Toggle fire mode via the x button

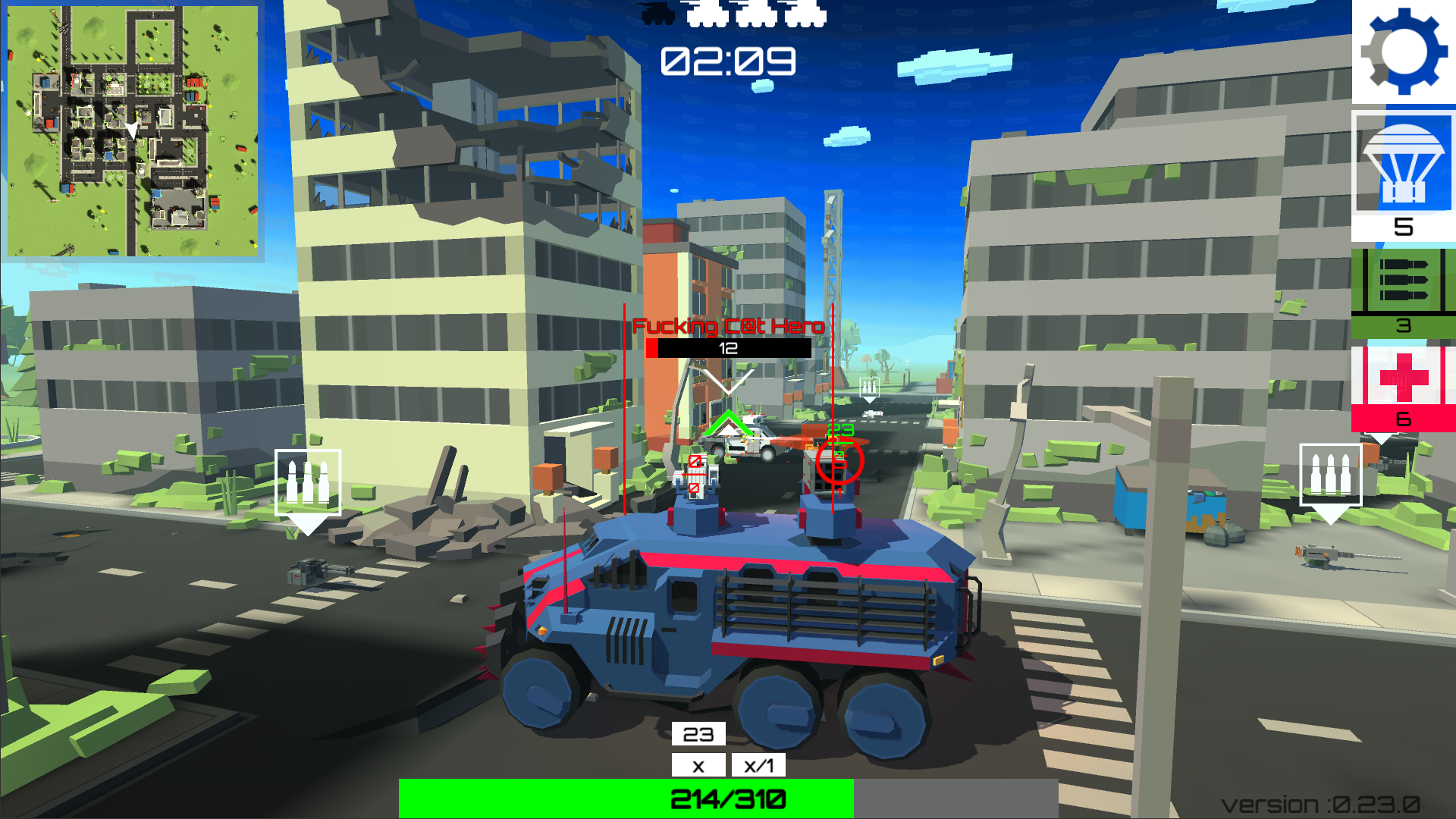click(698, 765)
